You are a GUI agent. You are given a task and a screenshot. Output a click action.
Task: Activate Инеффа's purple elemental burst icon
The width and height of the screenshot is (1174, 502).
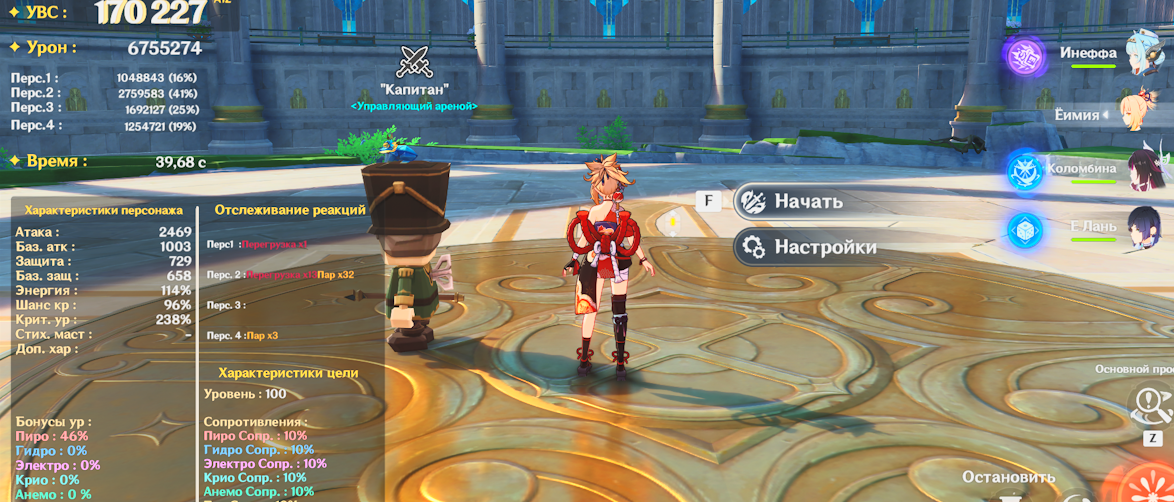pyautogui.click(x=1025, y=55)
